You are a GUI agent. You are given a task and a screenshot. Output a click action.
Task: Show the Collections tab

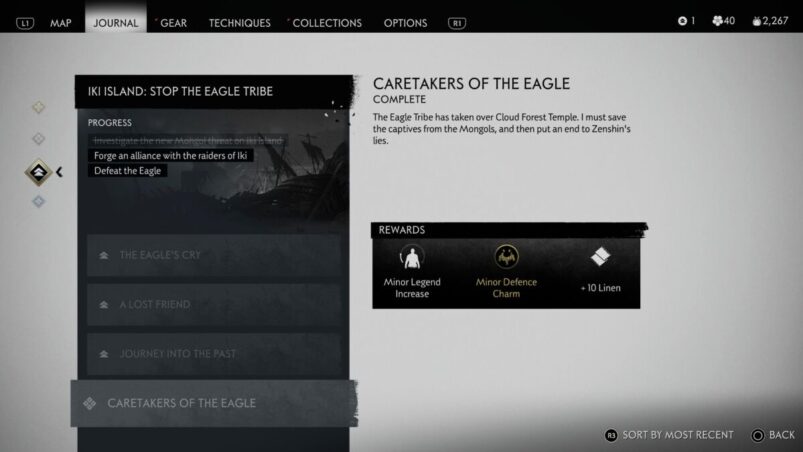tap(327, 22)
